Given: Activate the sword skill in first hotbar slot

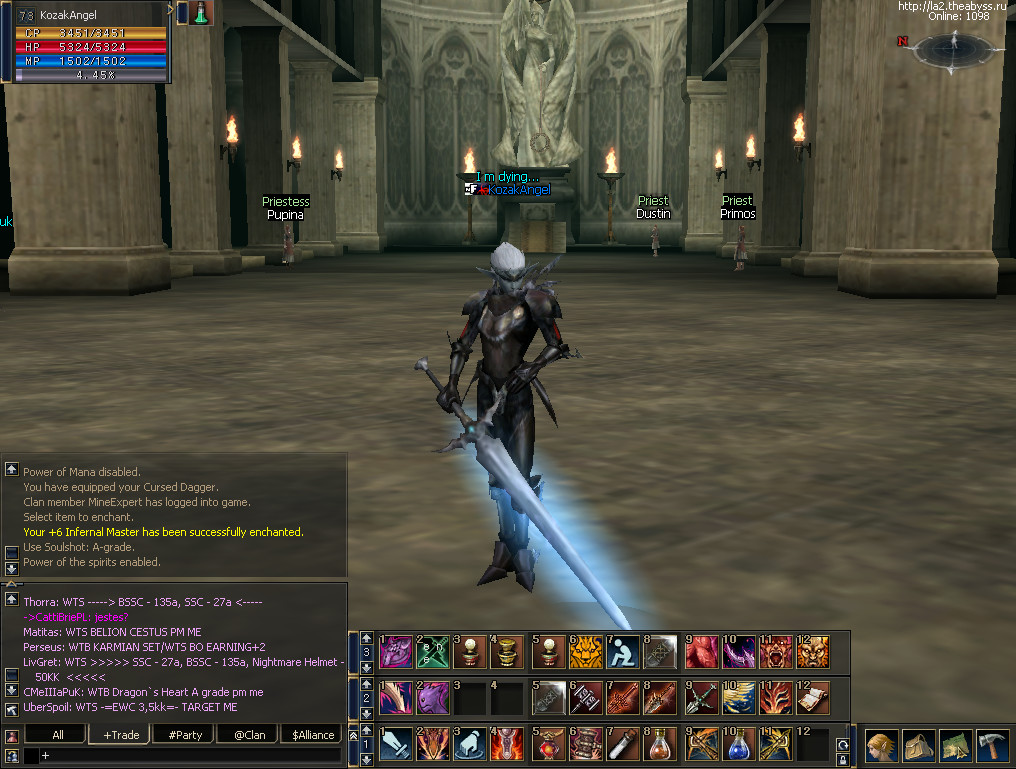Looking at the screenshot, I should pyautogui.click(x=395, y=744).
